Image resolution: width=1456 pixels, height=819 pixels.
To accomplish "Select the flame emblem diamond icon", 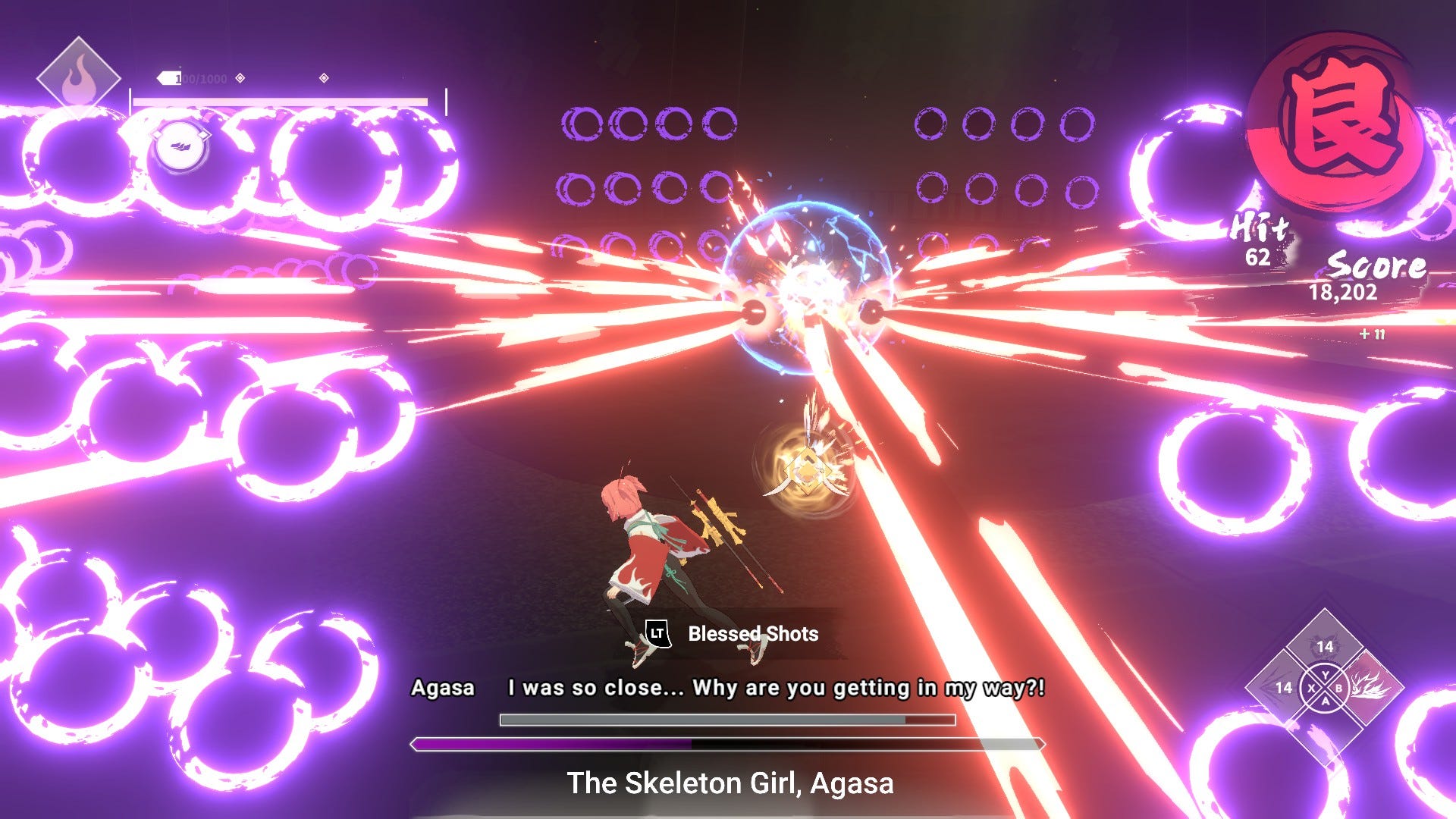I will point(79,79).
